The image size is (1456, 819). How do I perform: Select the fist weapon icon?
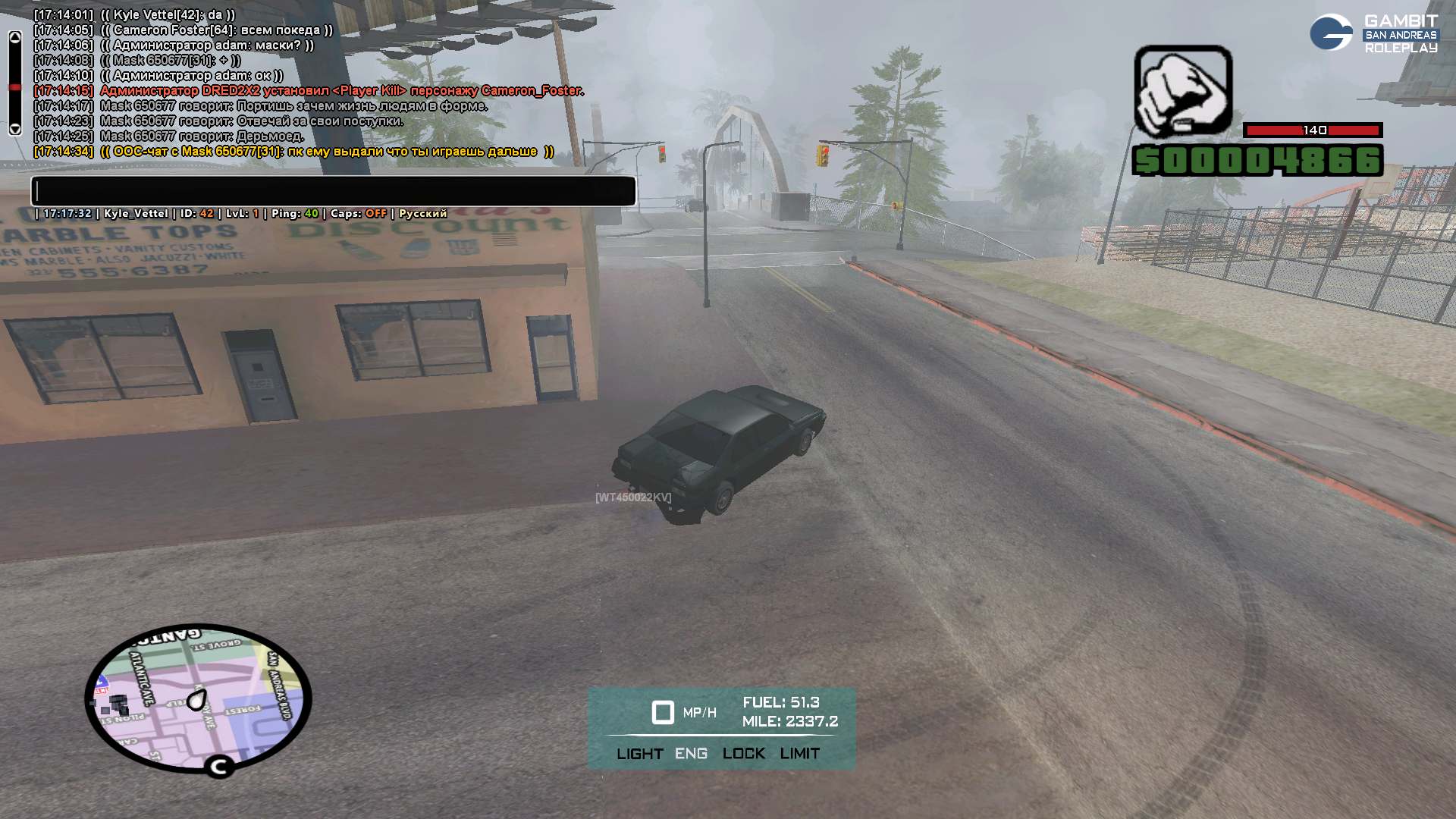1183,91
